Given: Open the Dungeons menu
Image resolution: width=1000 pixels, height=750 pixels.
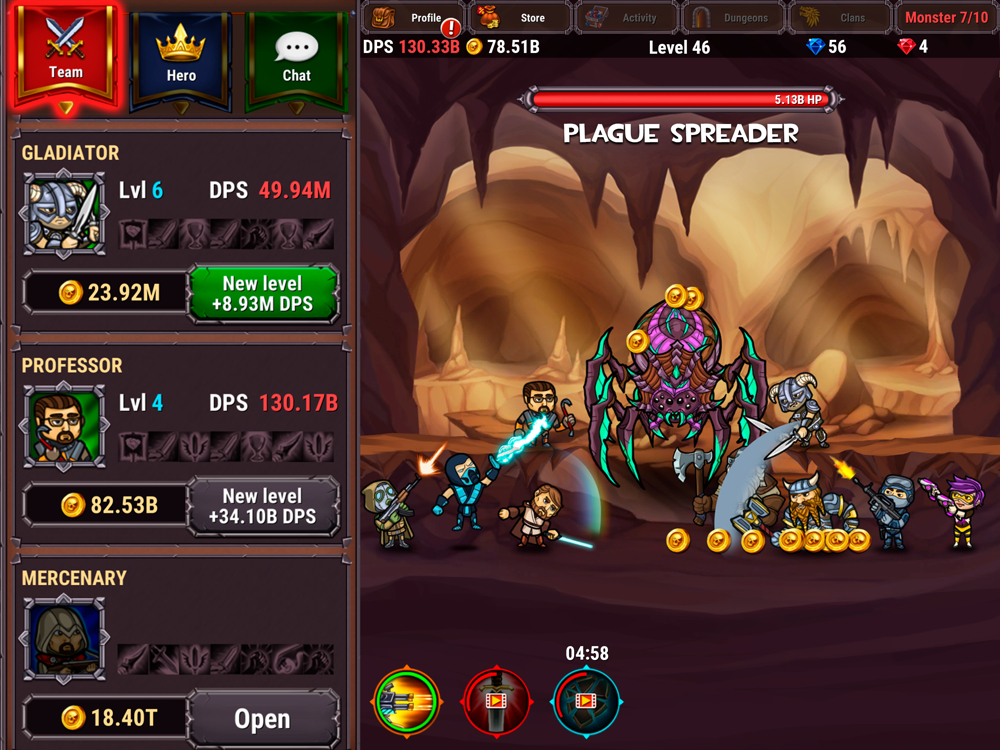Looking at the screenshot, I should point(735,18).
